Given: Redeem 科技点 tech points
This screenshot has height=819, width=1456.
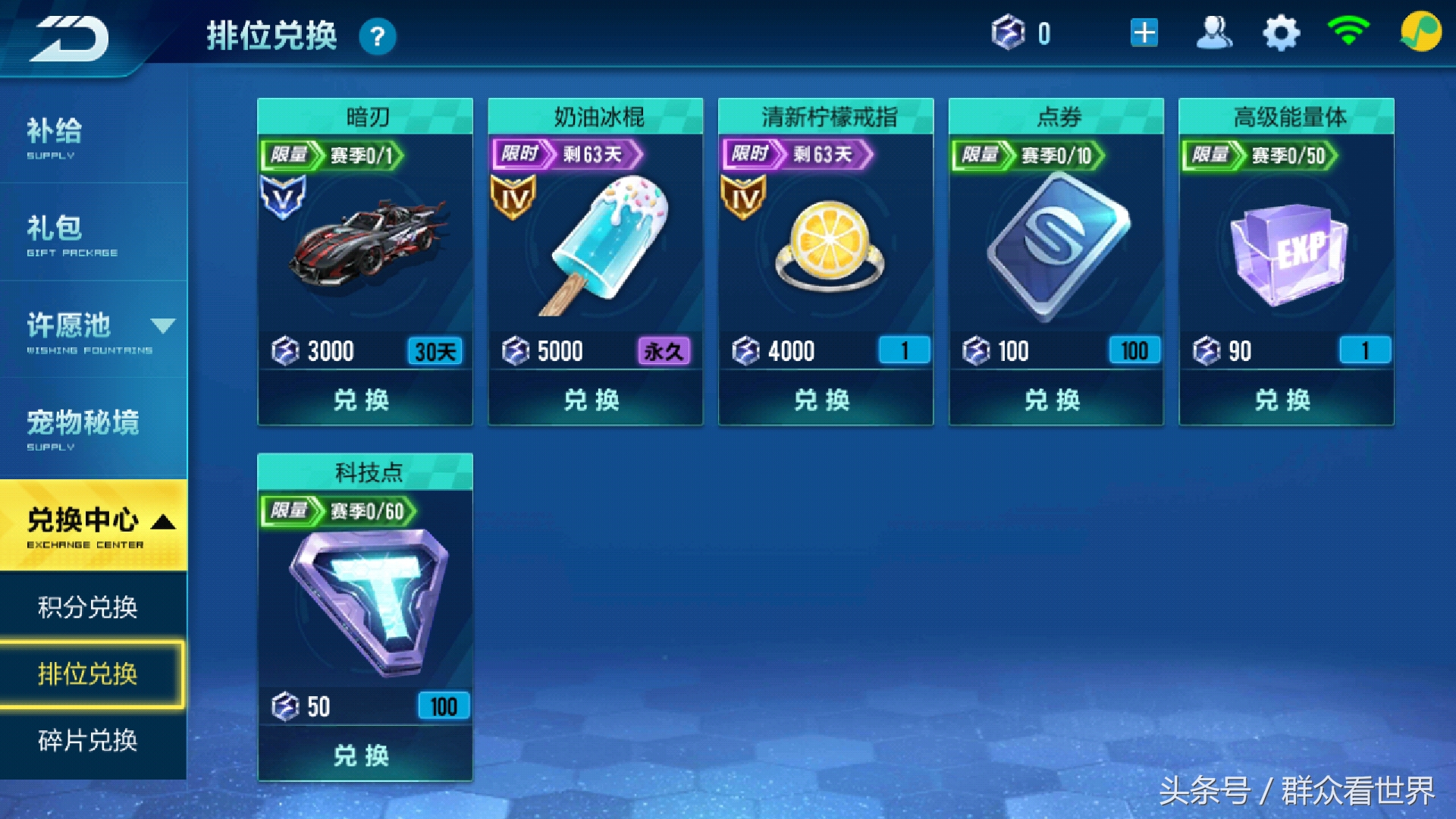Looking at the screenshot, I should click(362, 755).
